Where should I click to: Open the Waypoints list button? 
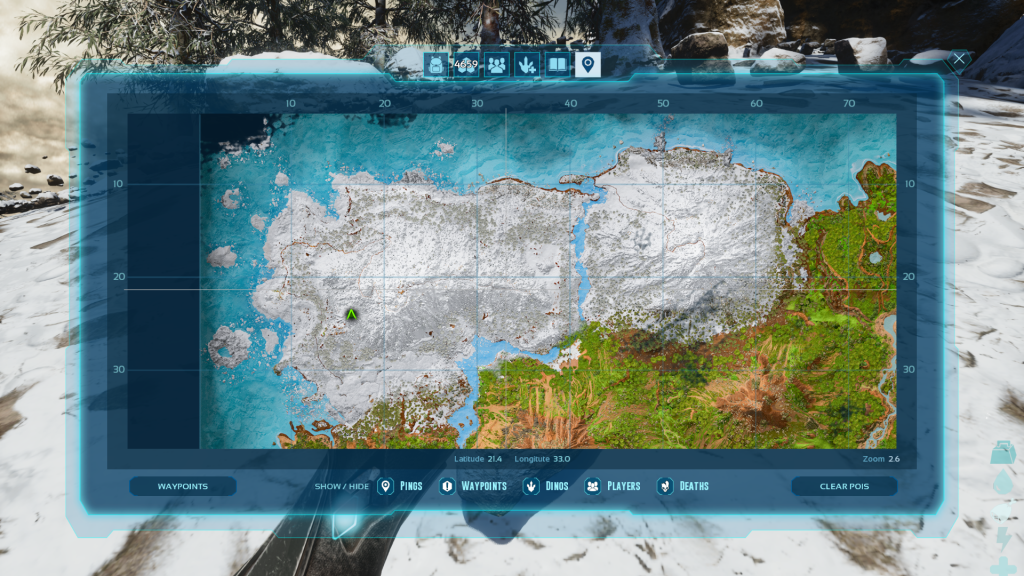[183, 487]
